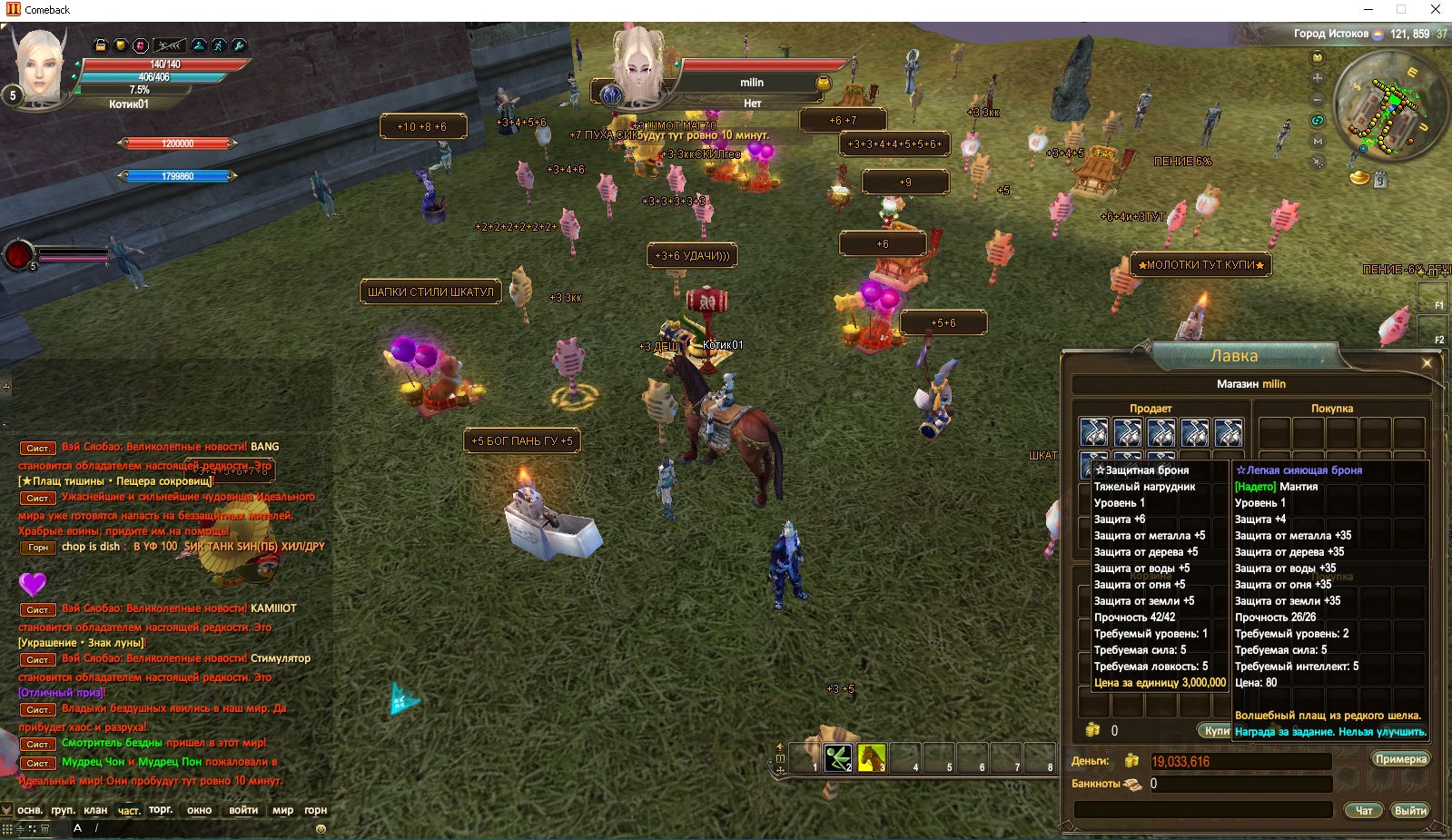The height and width of the screenshot is (840, 1452).
Task: Select the торг. trade chat tab
Action: click(x=161, y=809)
